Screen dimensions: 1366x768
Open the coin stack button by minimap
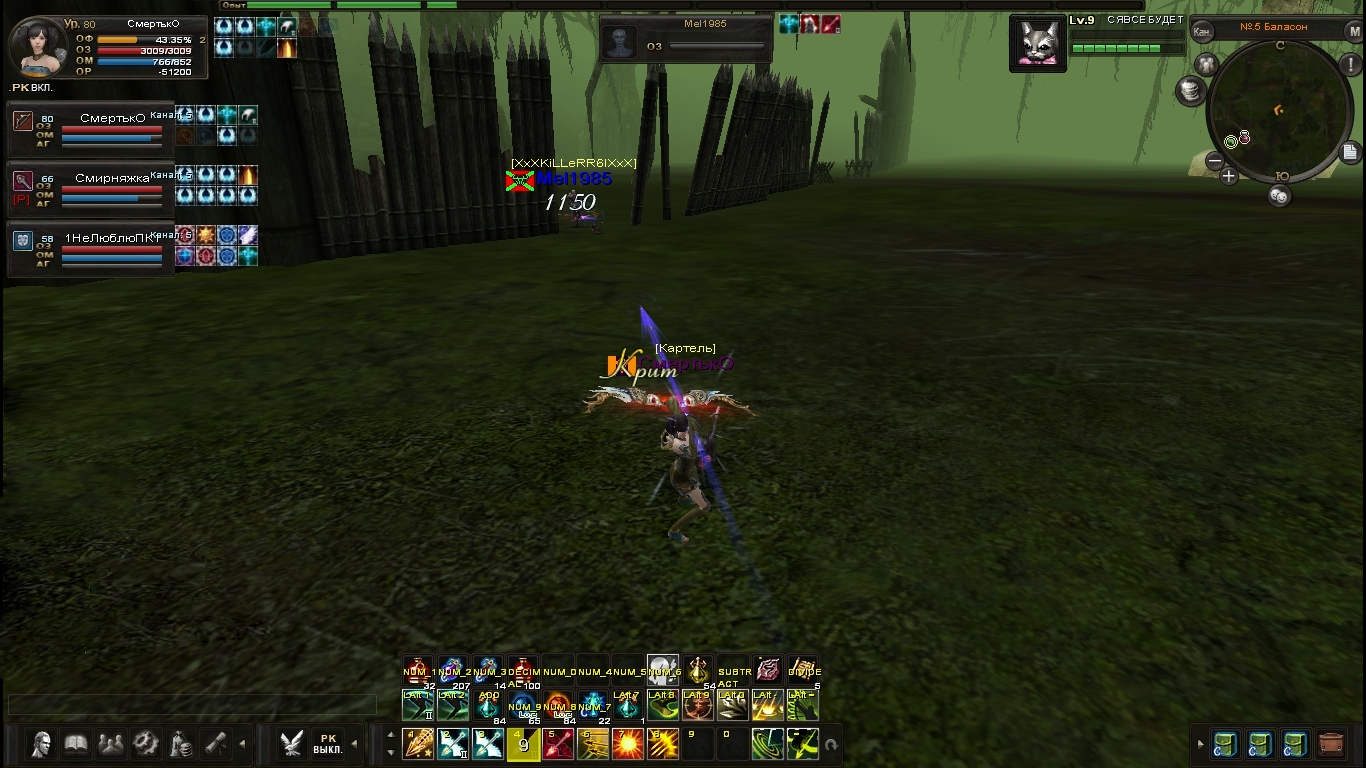coord(1190,91)
